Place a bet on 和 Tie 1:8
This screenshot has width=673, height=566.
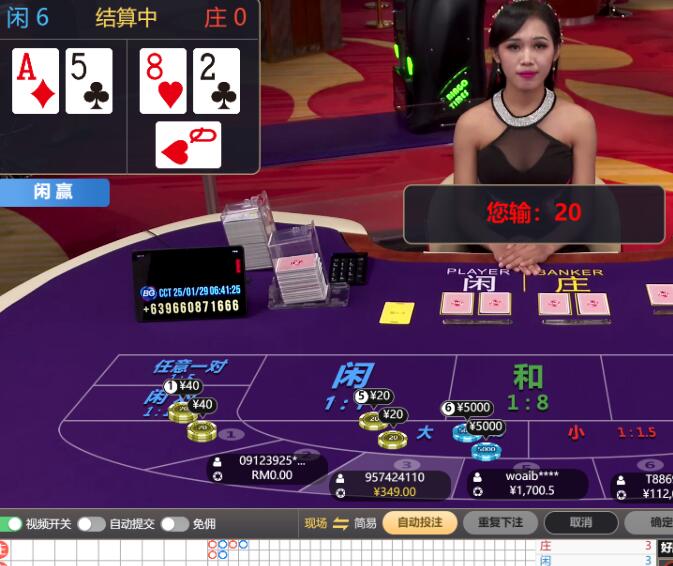(x=527, y=385)
